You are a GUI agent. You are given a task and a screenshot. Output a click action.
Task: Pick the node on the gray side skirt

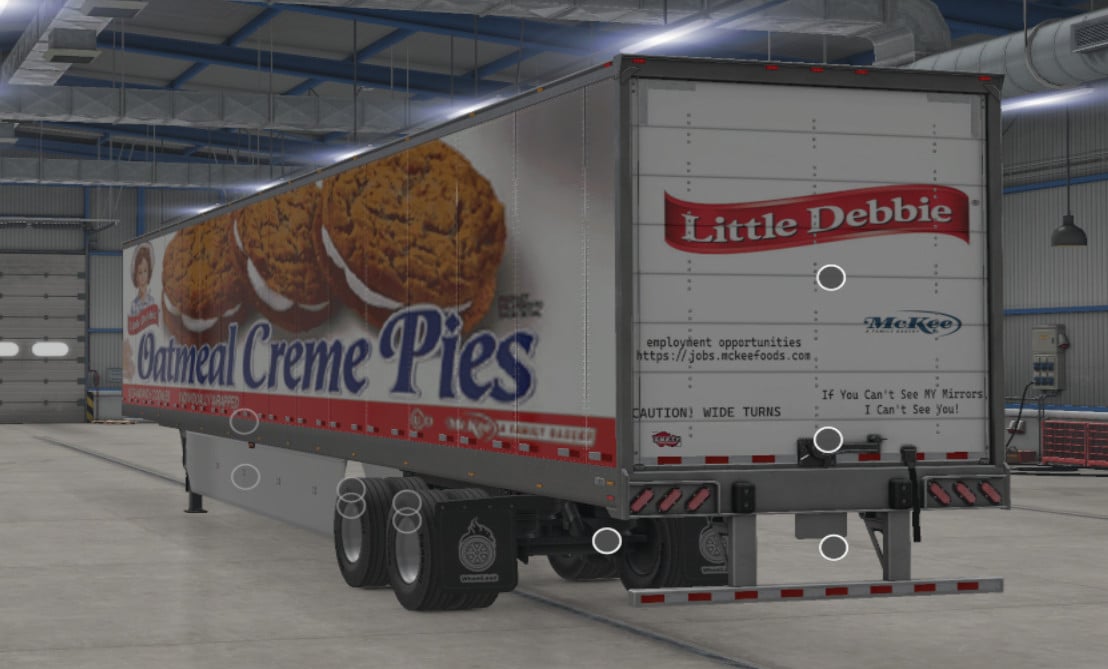(245, 477)
